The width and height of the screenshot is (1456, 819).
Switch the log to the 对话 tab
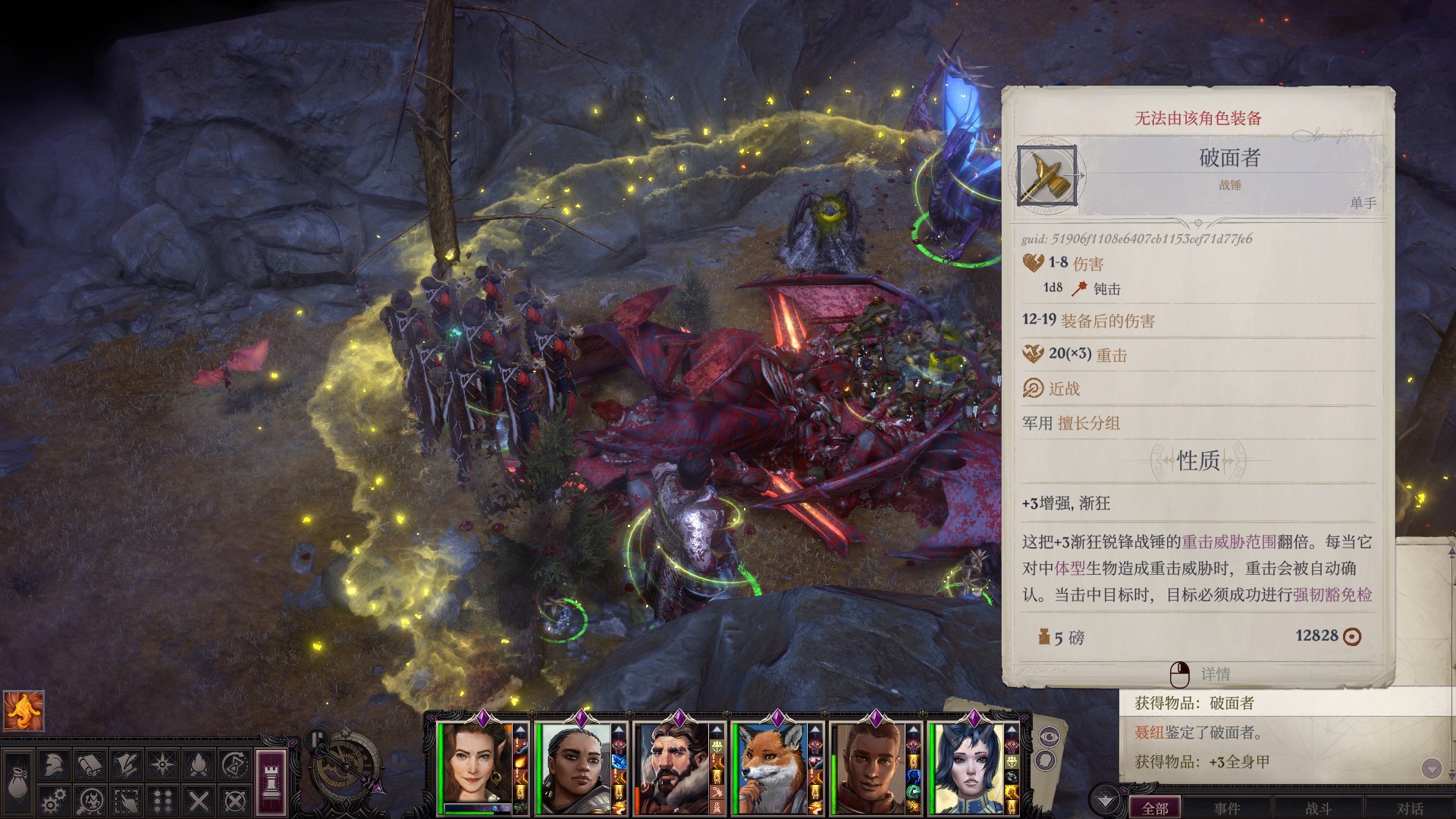pos(1409,808)
